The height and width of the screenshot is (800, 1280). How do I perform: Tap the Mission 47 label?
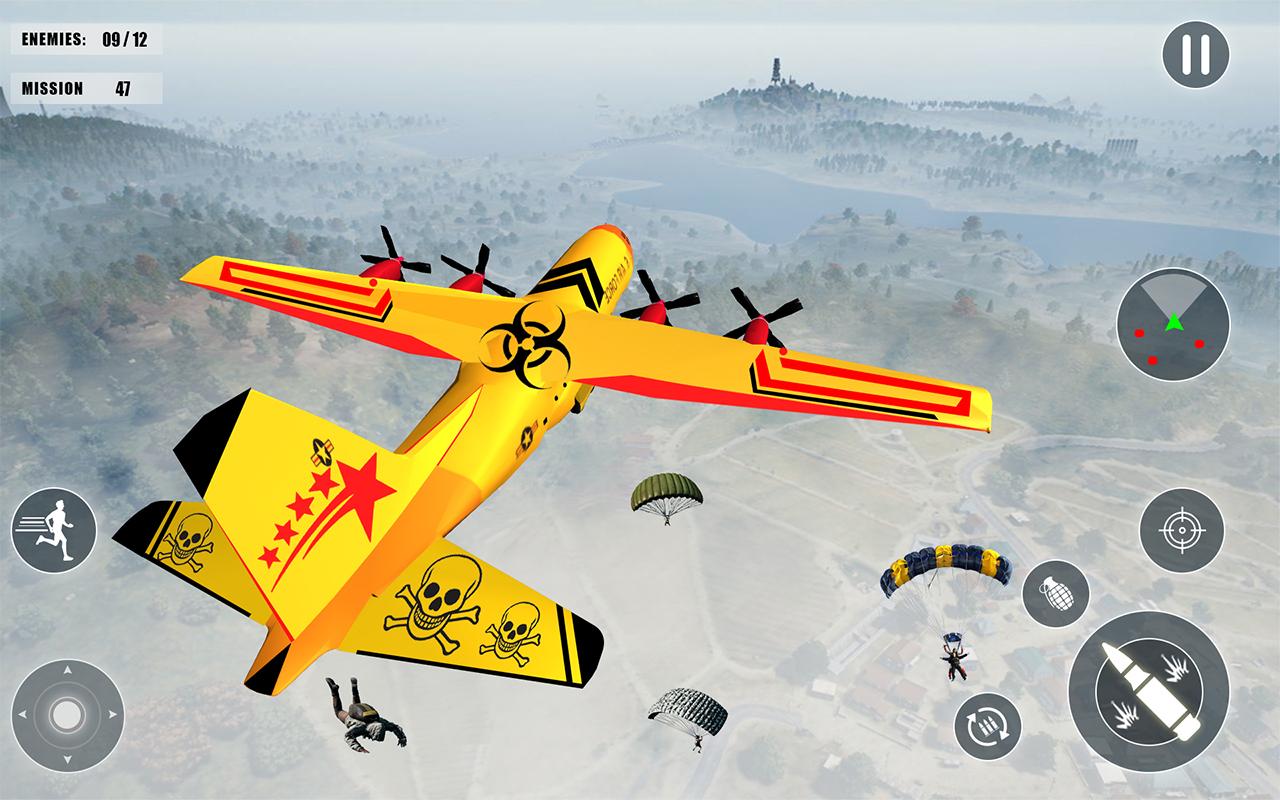pyautogui.click(x=84, y=87)
